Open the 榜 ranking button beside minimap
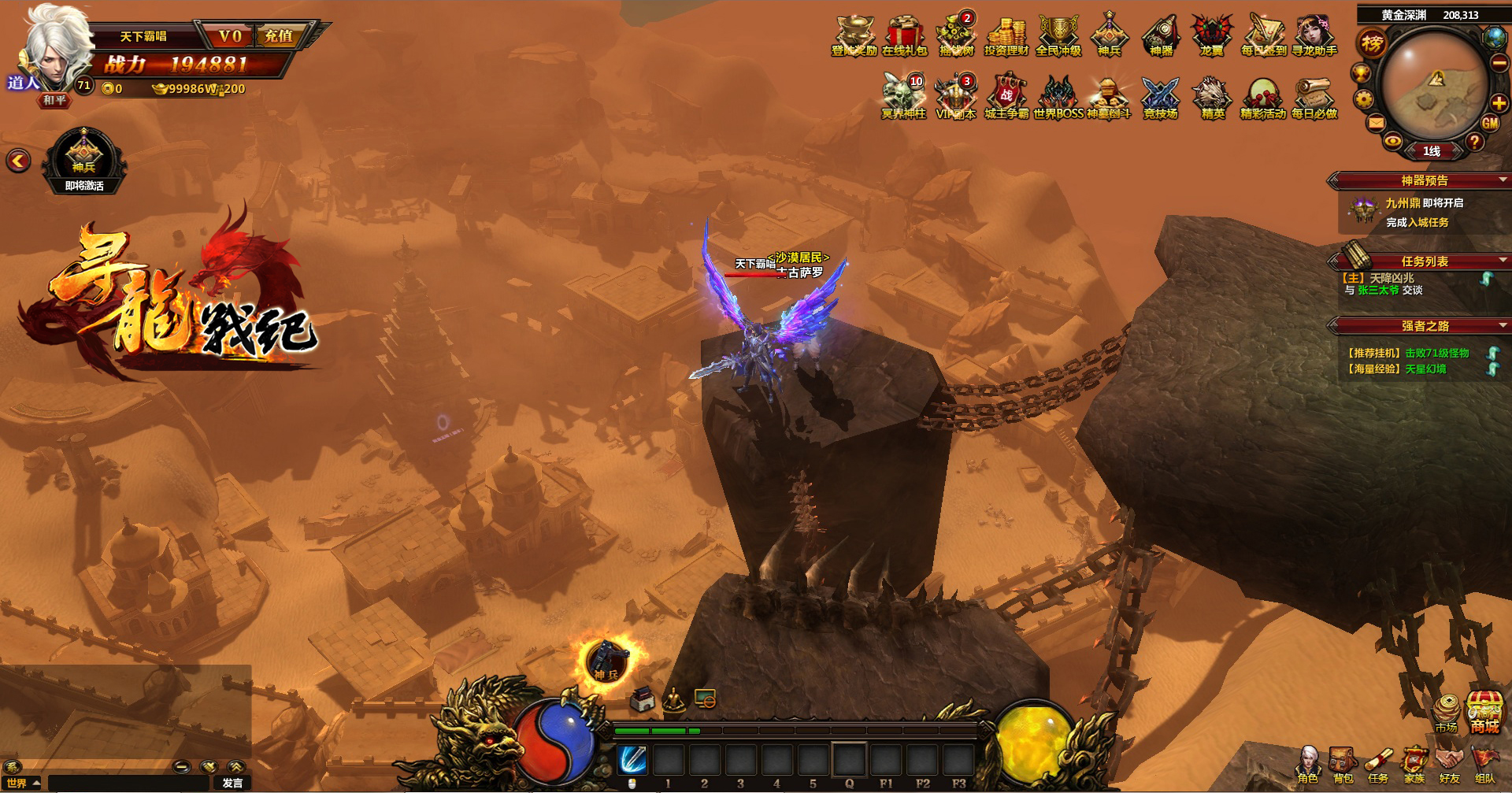 coord(1372,43)
